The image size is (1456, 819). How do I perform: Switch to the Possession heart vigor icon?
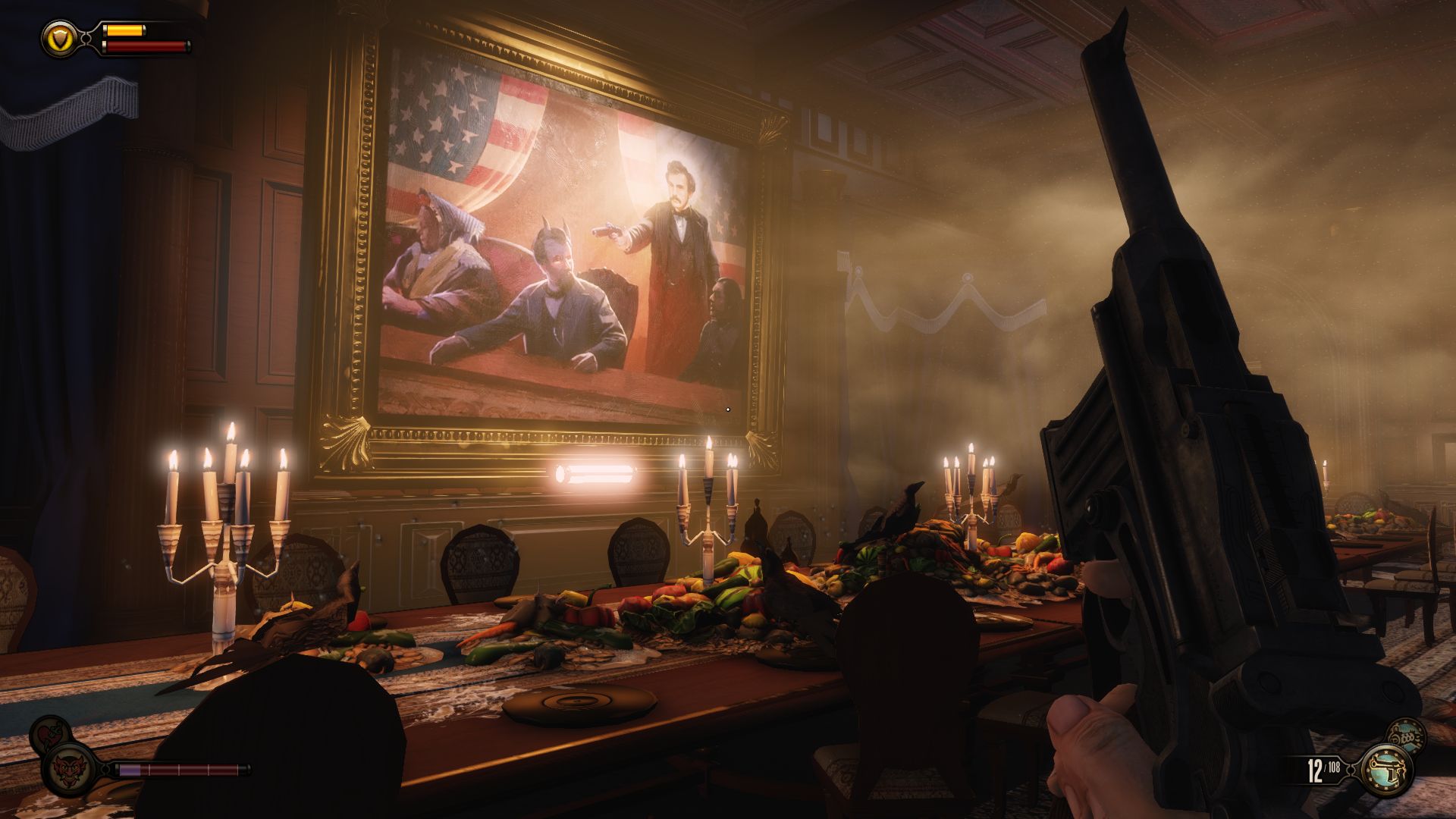pos(48,734)
